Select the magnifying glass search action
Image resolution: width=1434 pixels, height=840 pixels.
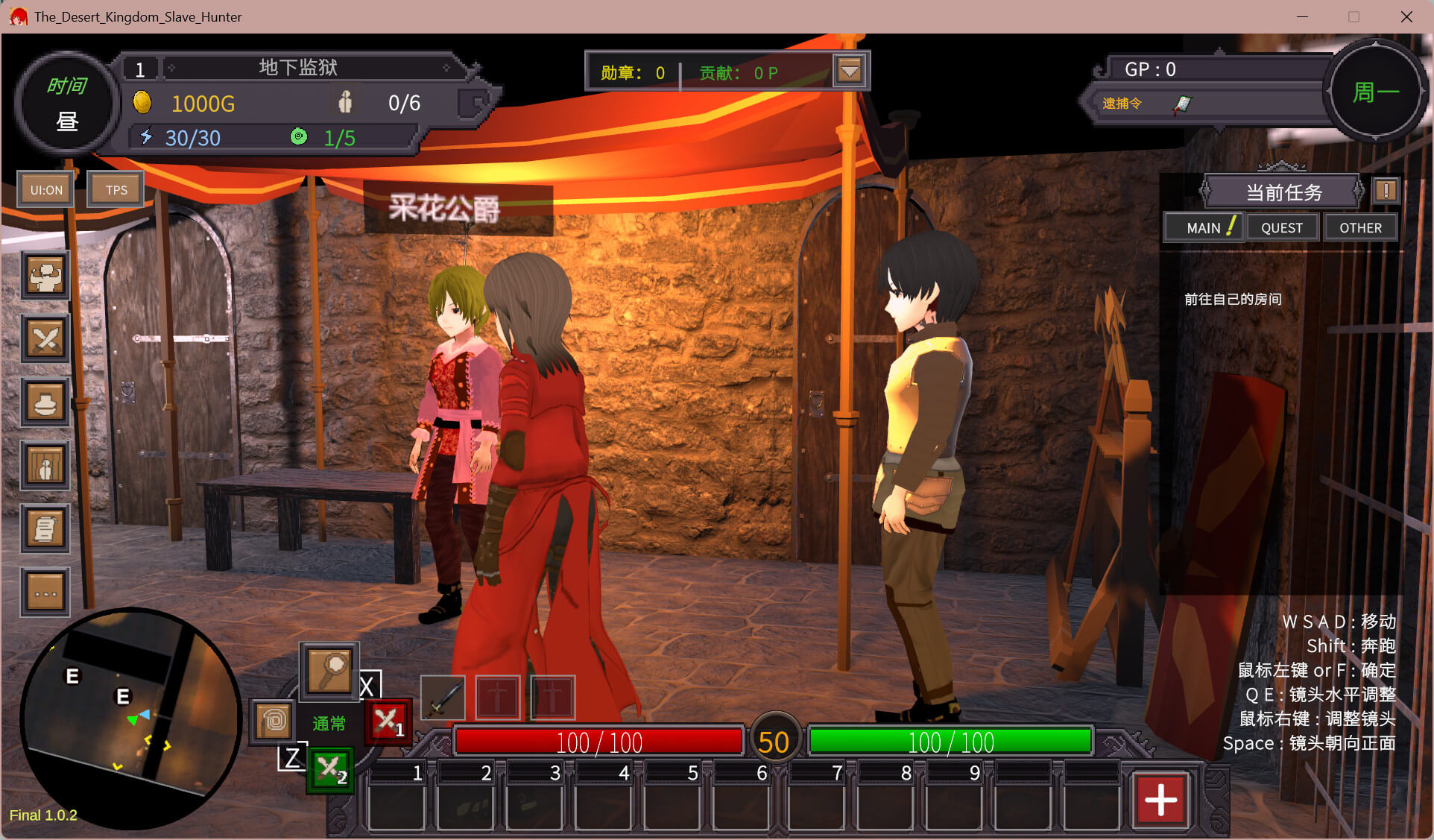[x=329, y=671]
